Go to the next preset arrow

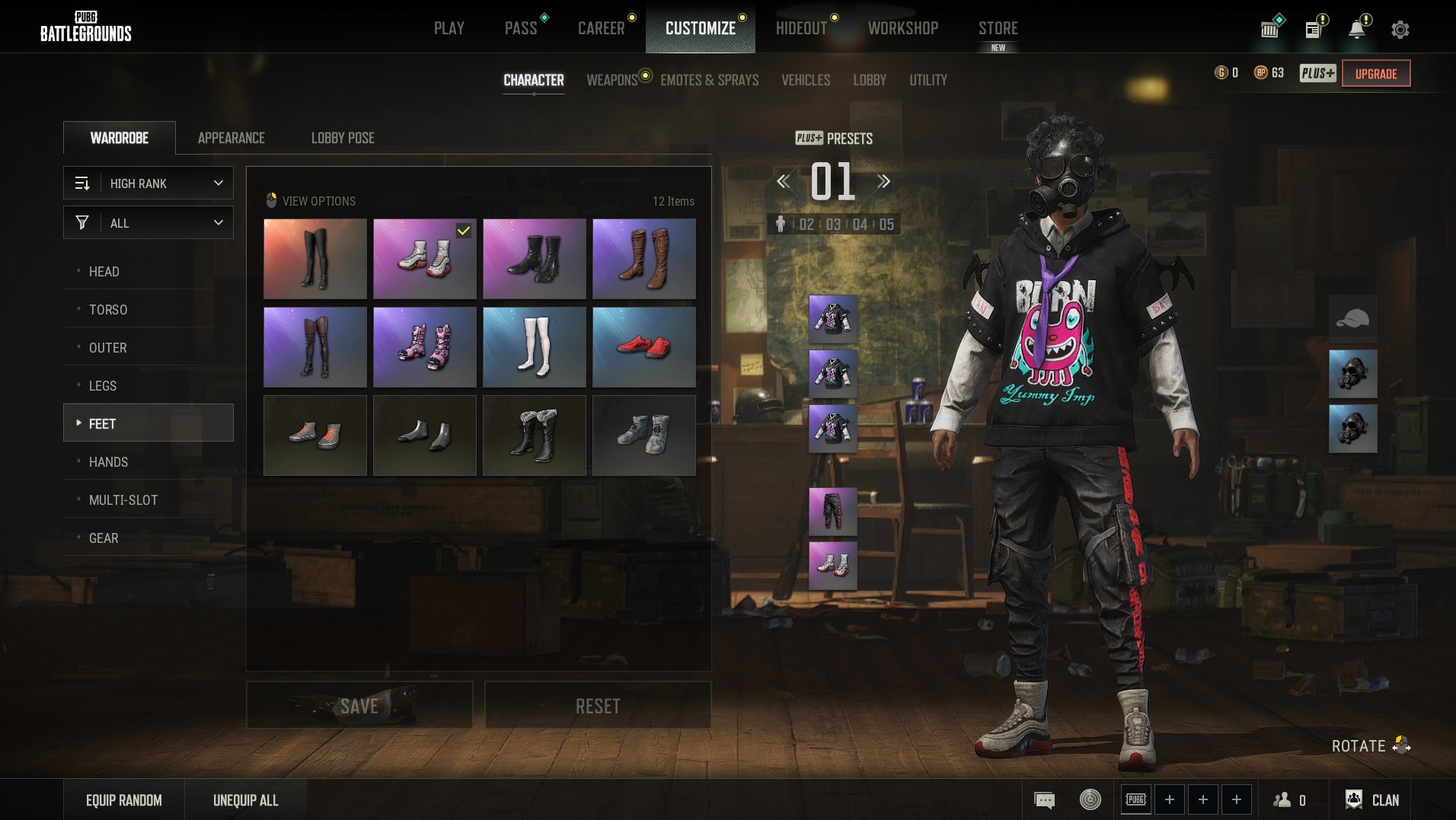pos(883,181)
